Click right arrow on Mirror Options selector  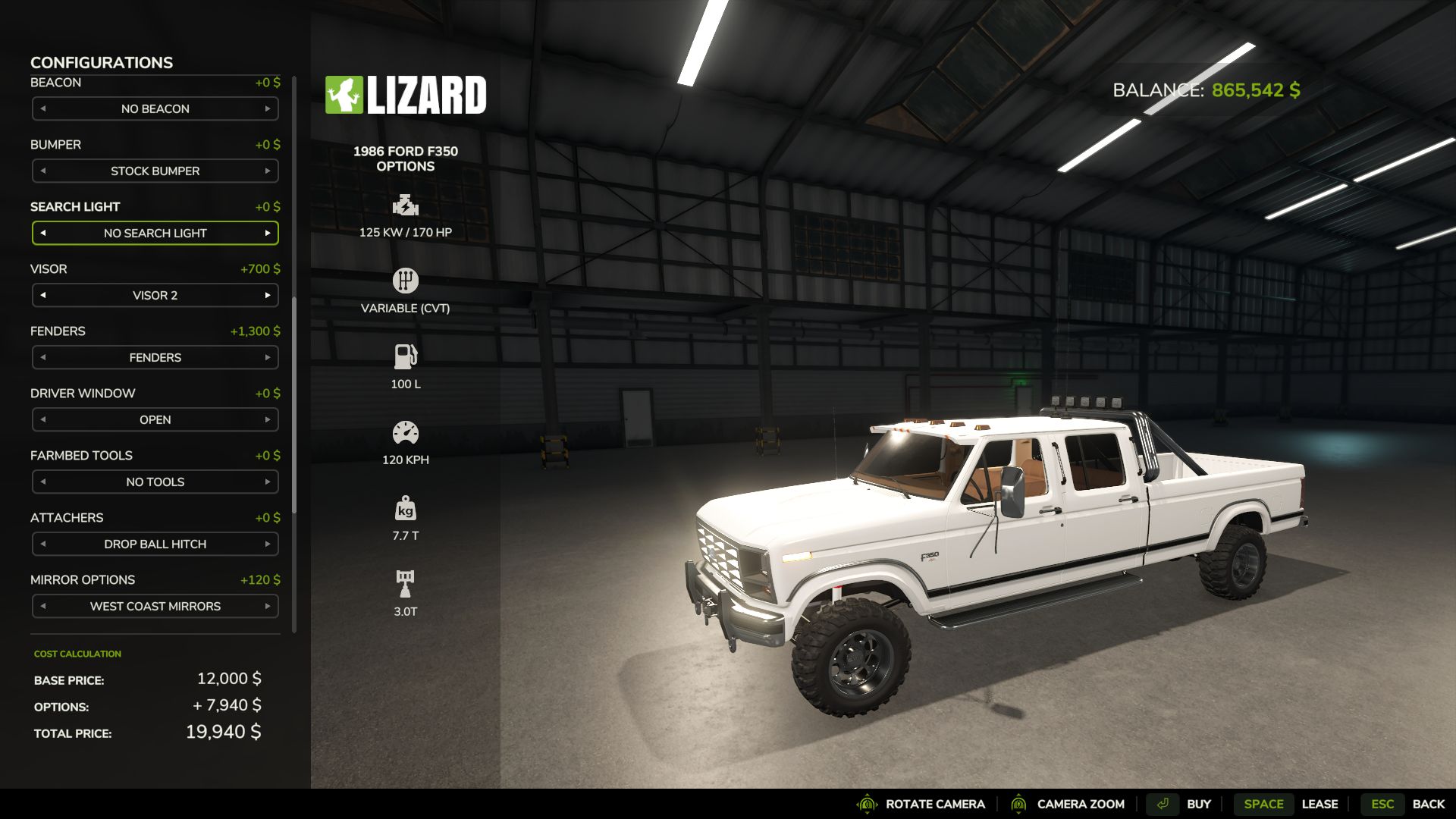coord(269,606)
